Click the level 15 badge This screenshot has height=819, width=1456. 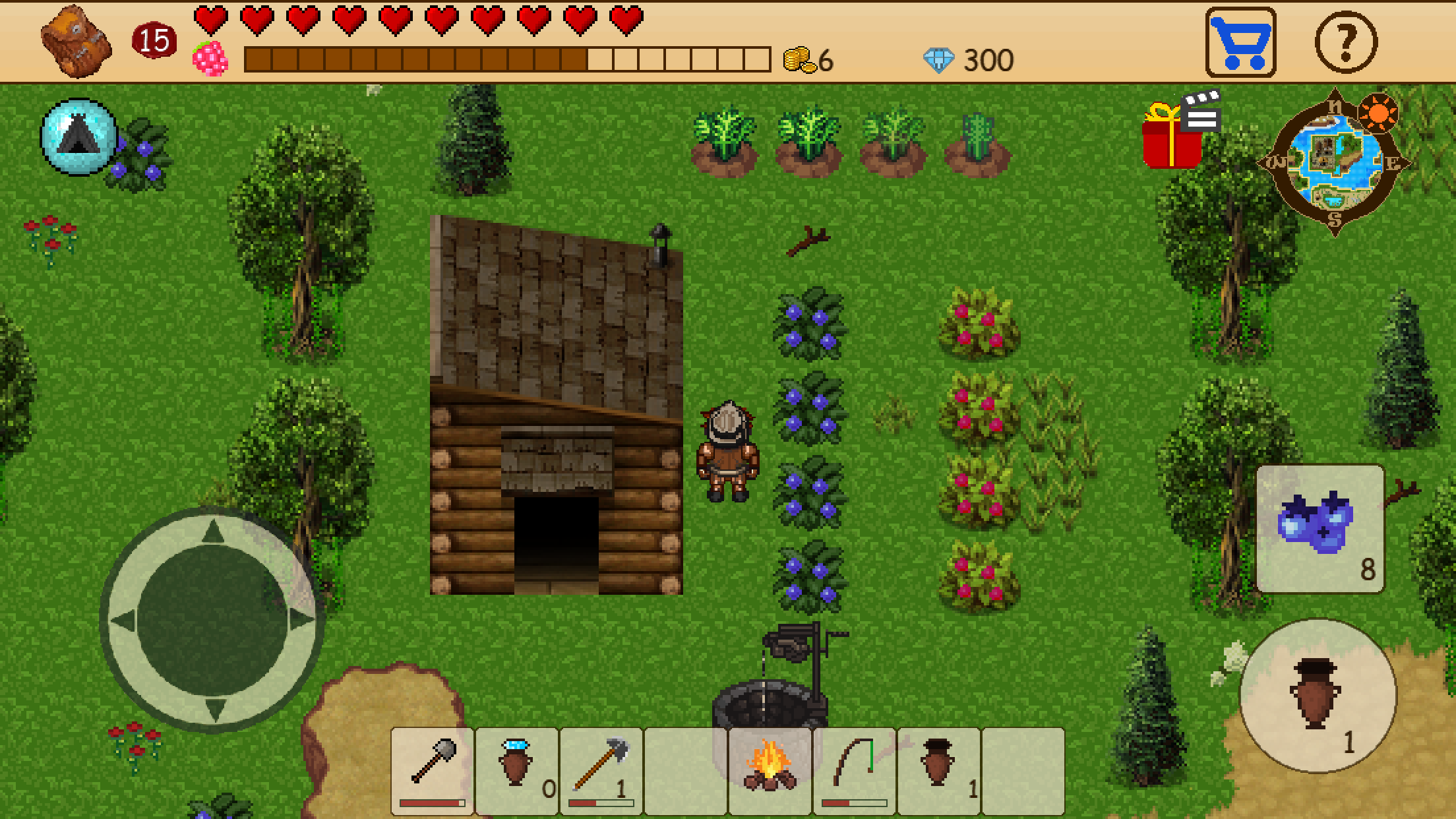(x=152, y=41)
